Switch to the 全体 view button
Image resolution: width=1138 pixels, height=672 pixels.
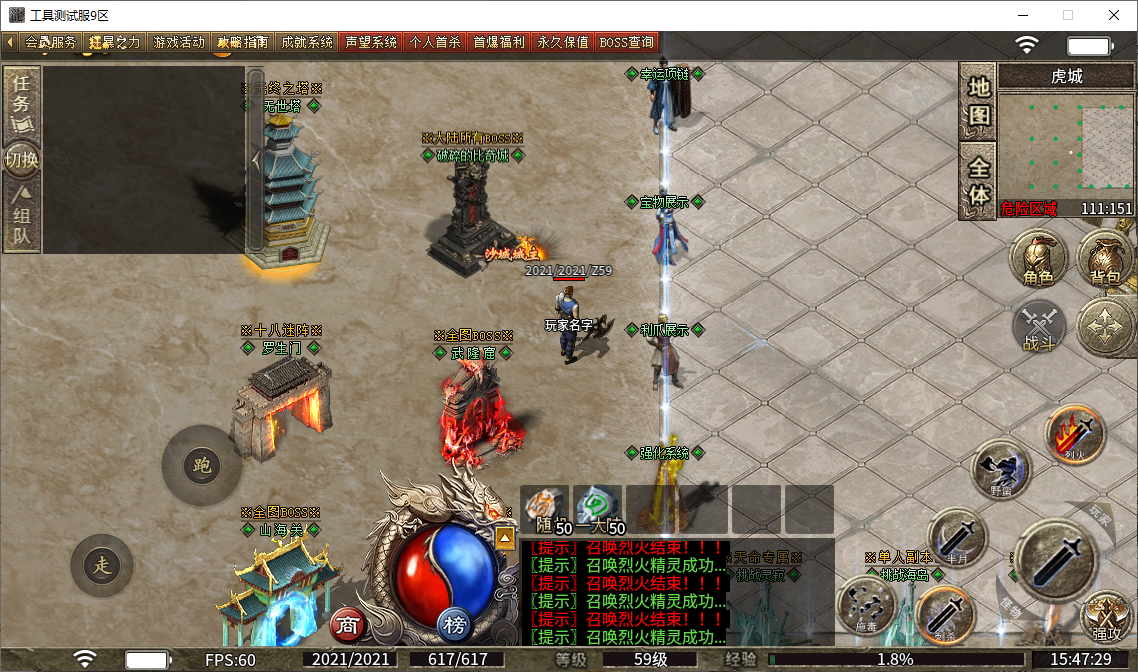pyautogui.click(x=978, y=180)
